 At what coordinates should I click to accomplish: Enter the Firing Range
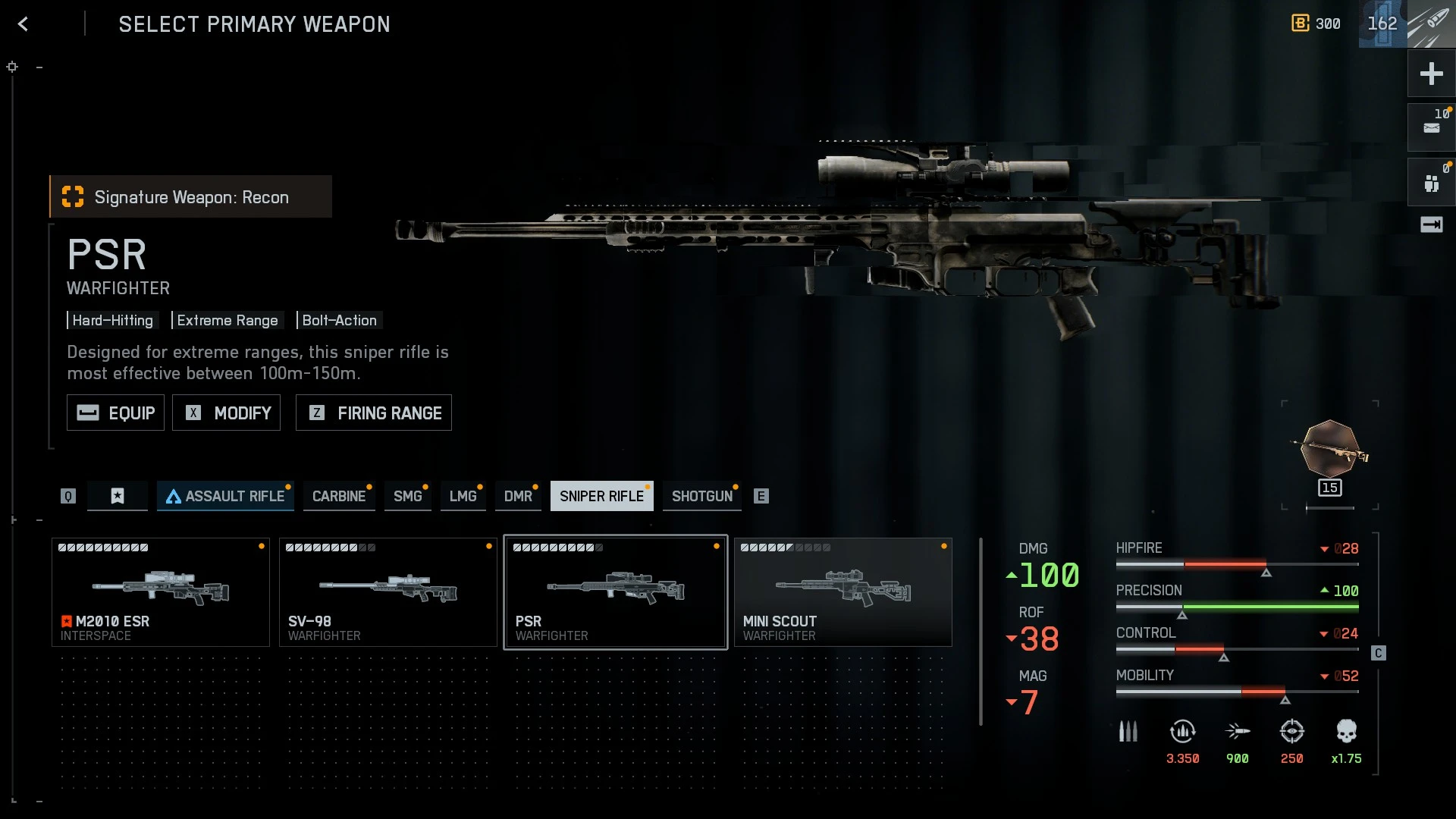[373, 413]
